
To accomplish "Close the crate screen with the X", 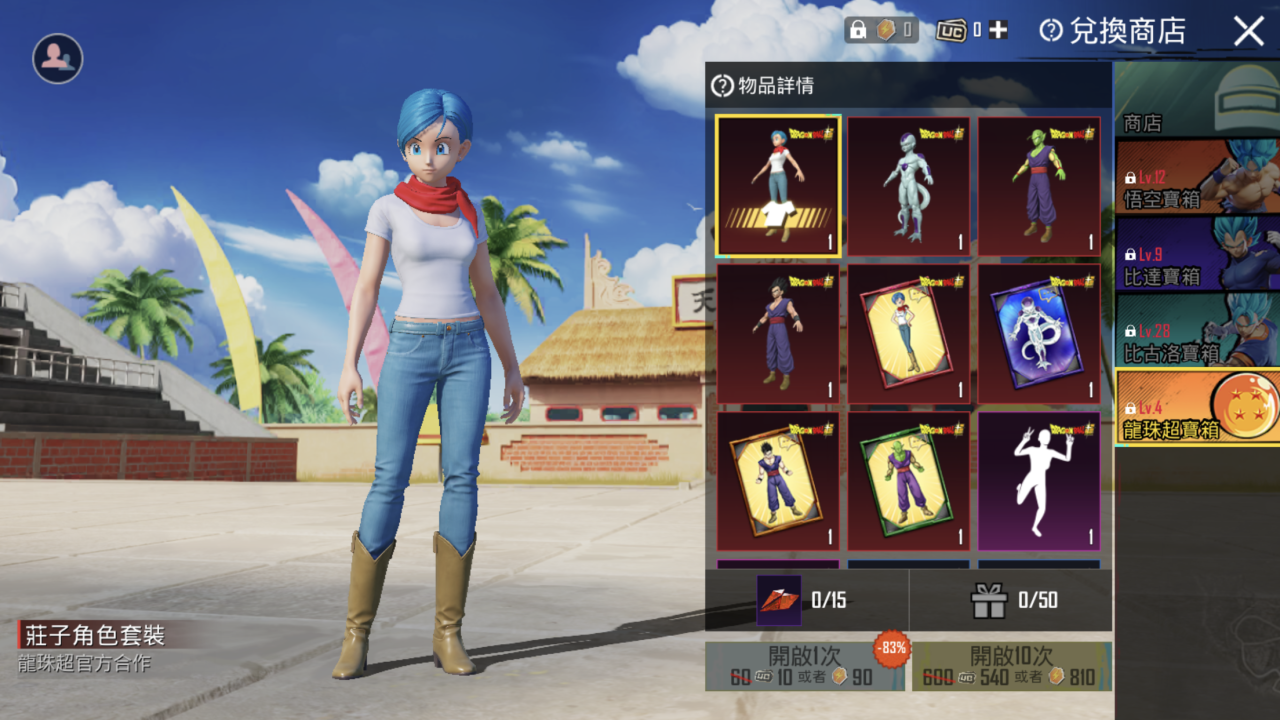I will tap(1249, 31).
